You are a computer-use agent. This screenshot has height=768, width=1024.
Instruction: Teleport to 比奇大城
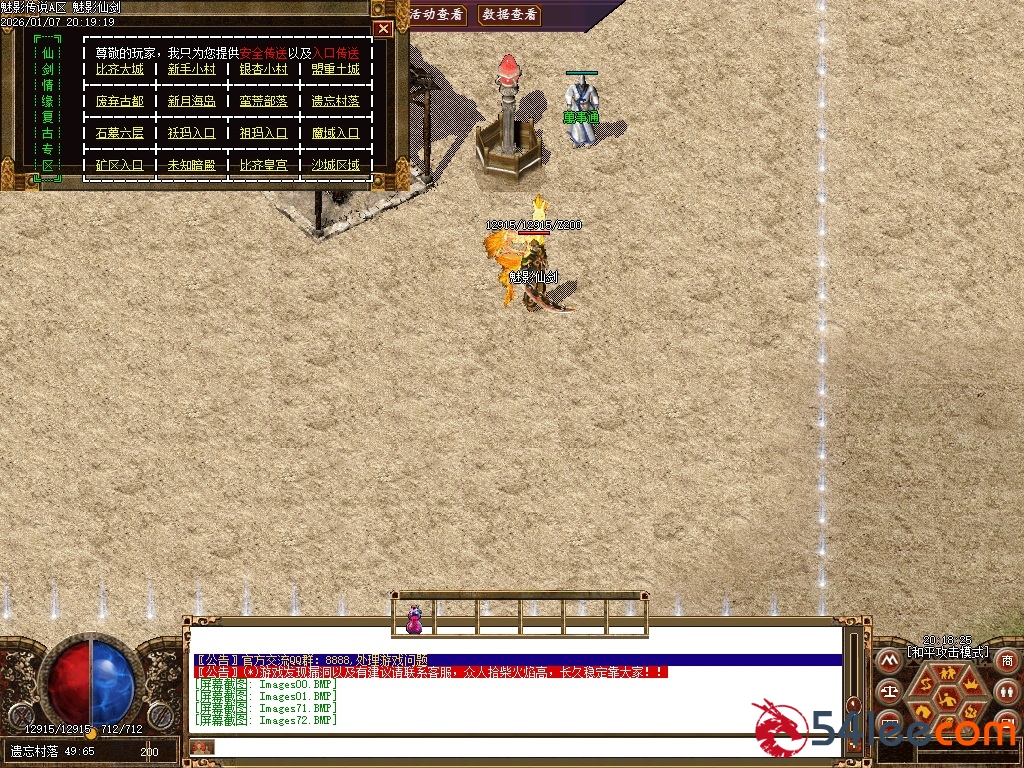point(120,70)
